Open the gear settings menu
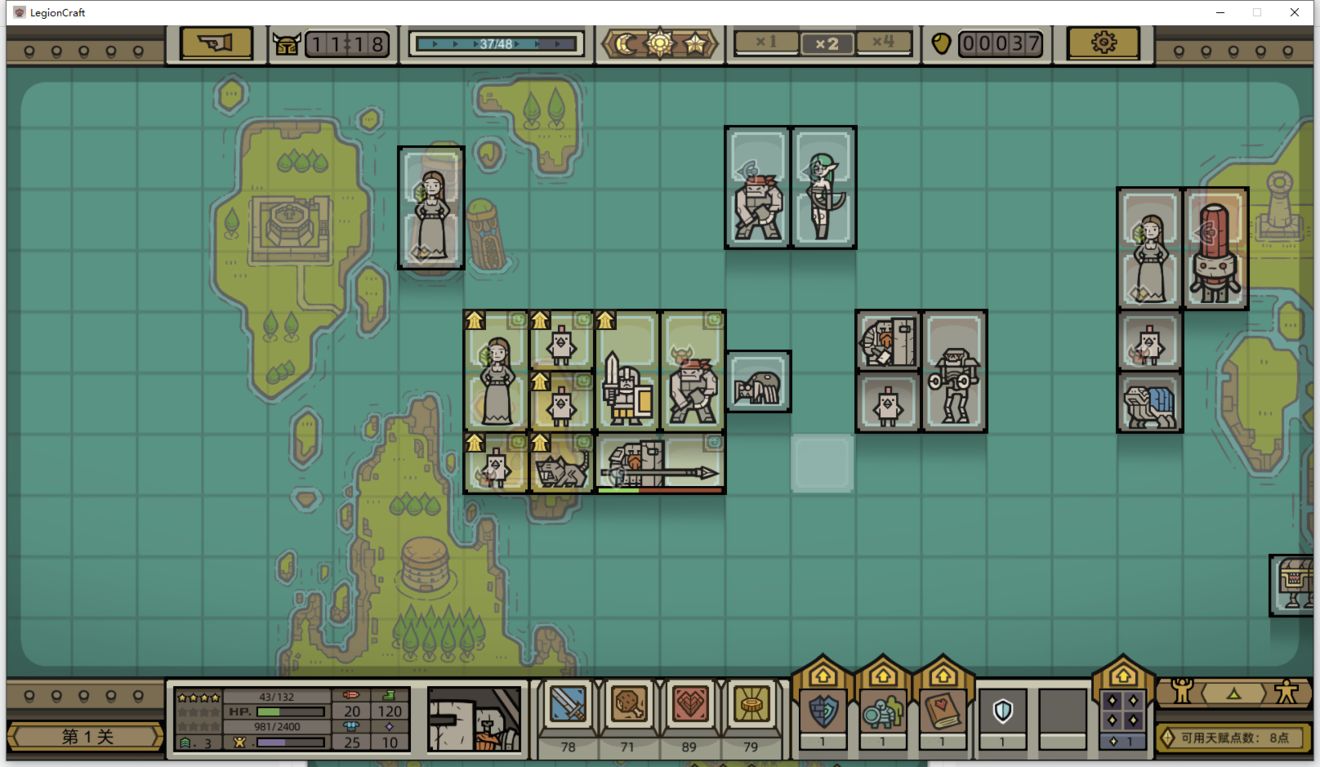Screen dimensions: 1320x767 (x=1103, y=43)
